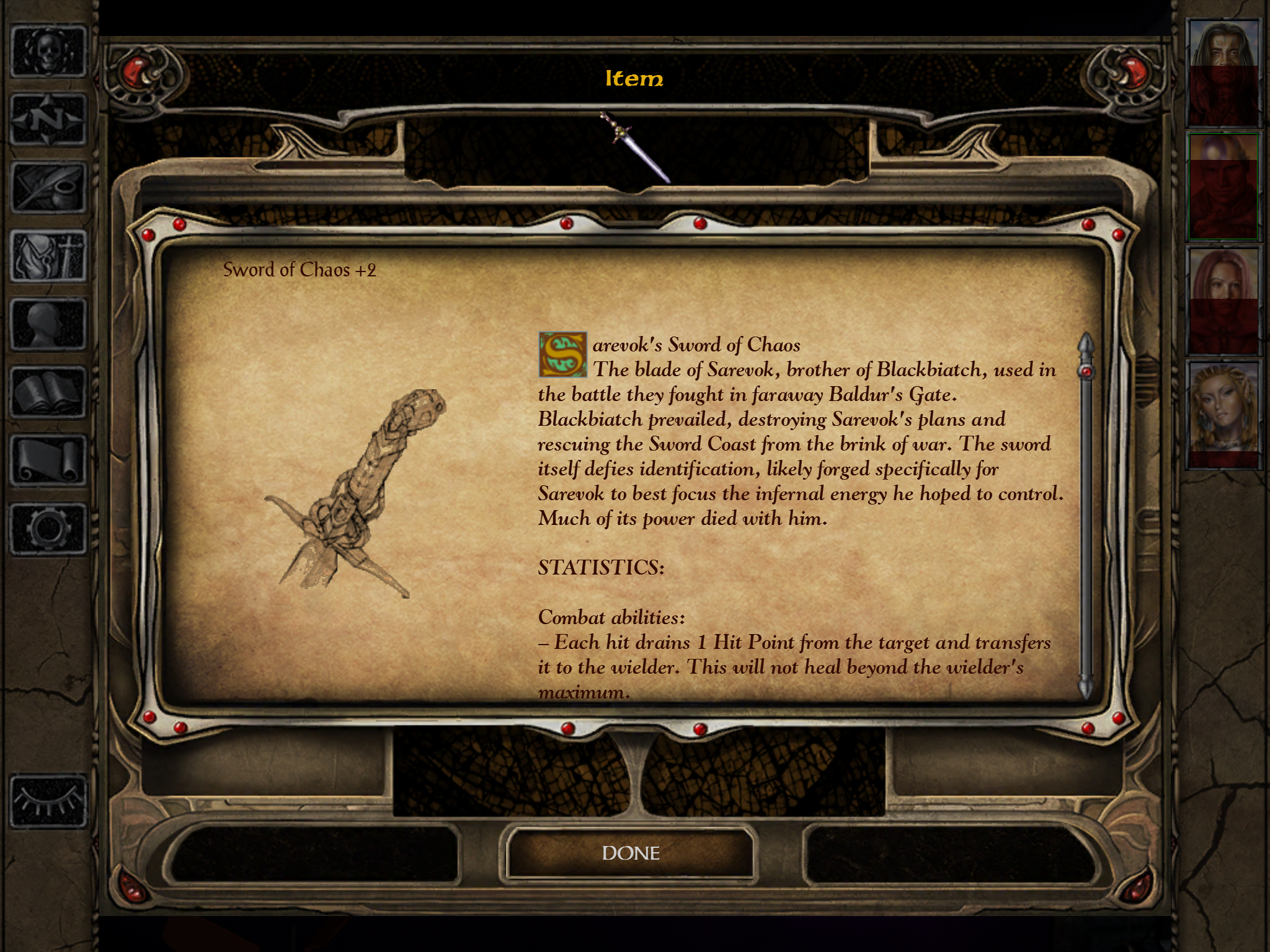Click the red scrollbar thumb of the description
Image resolution: width=1270 pixels, height=952 pixels.
(x=1086, y=372)
